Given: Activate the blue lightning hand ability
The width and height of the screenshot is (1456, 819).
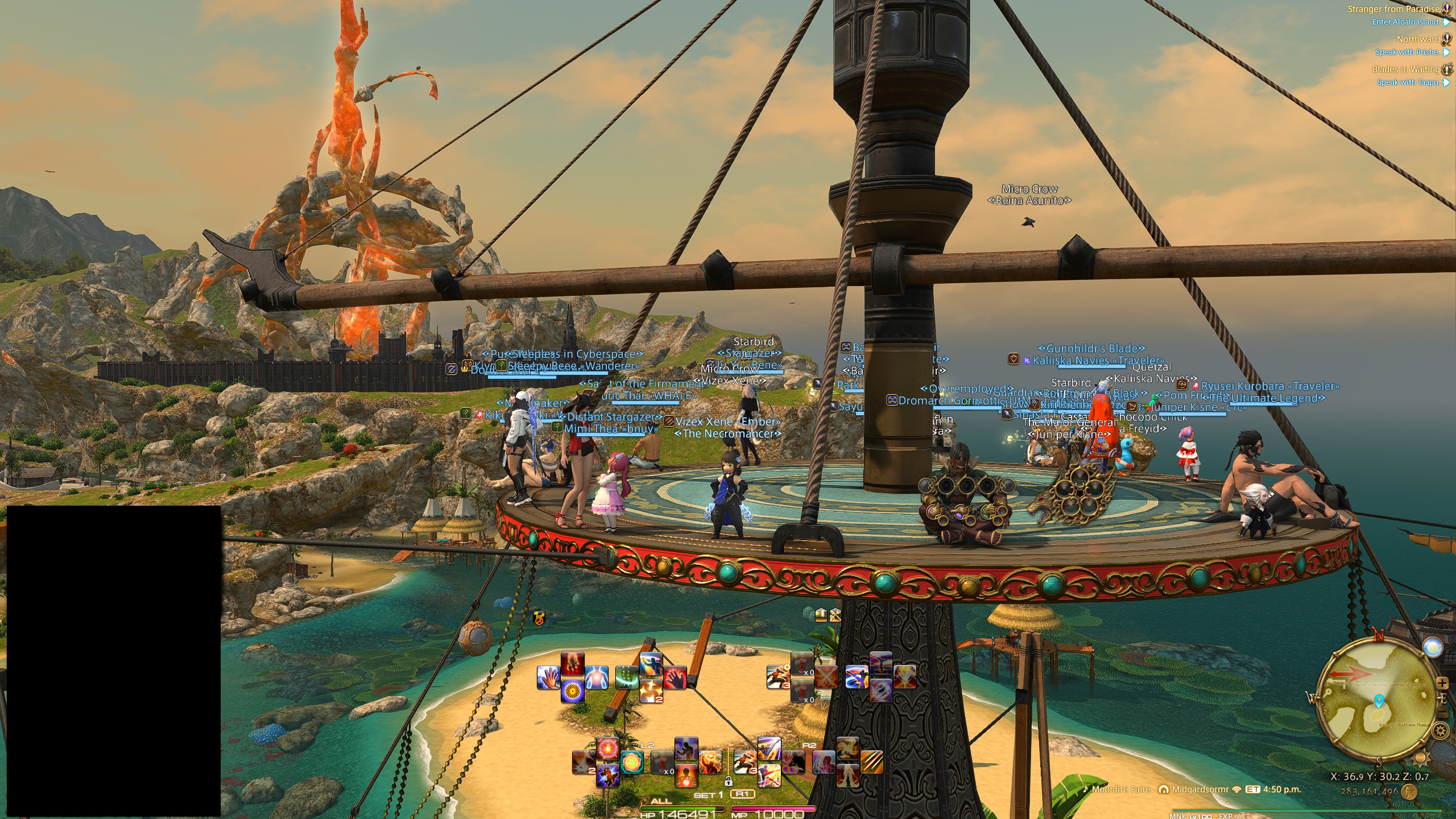Looking at the screenshot, I should (548, 678).
